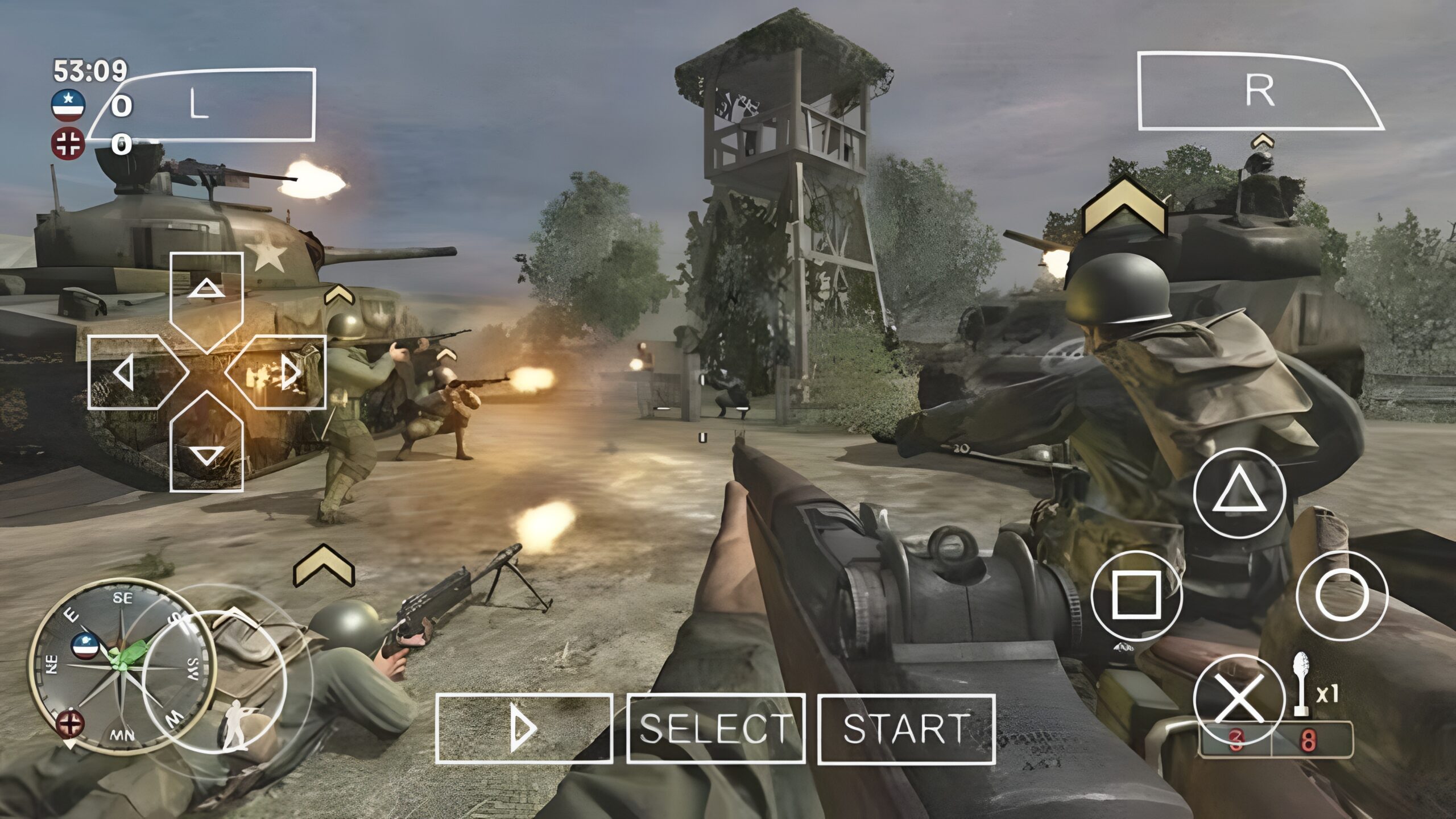The width and height of the screenshot is (1456, 819).
Task: Click the START button
Action: click(907, 729)
